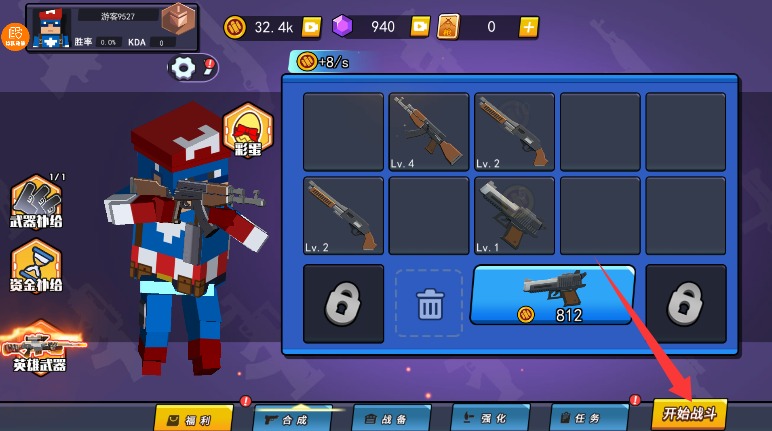Open the settings gear icon

(x=184, y=67)
